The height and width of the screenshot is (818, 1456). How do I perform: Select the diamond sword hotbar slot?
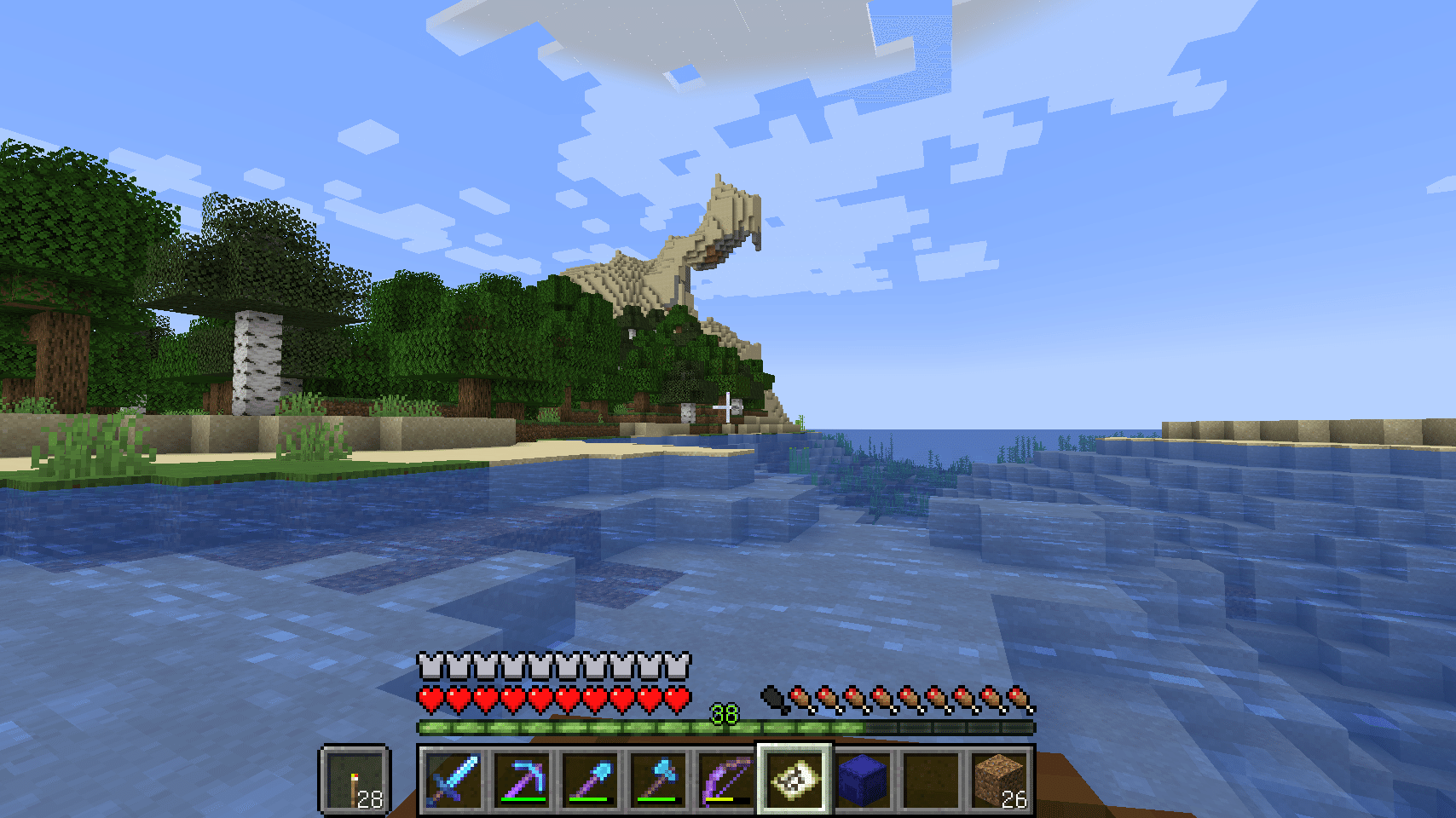coord(453,779)
